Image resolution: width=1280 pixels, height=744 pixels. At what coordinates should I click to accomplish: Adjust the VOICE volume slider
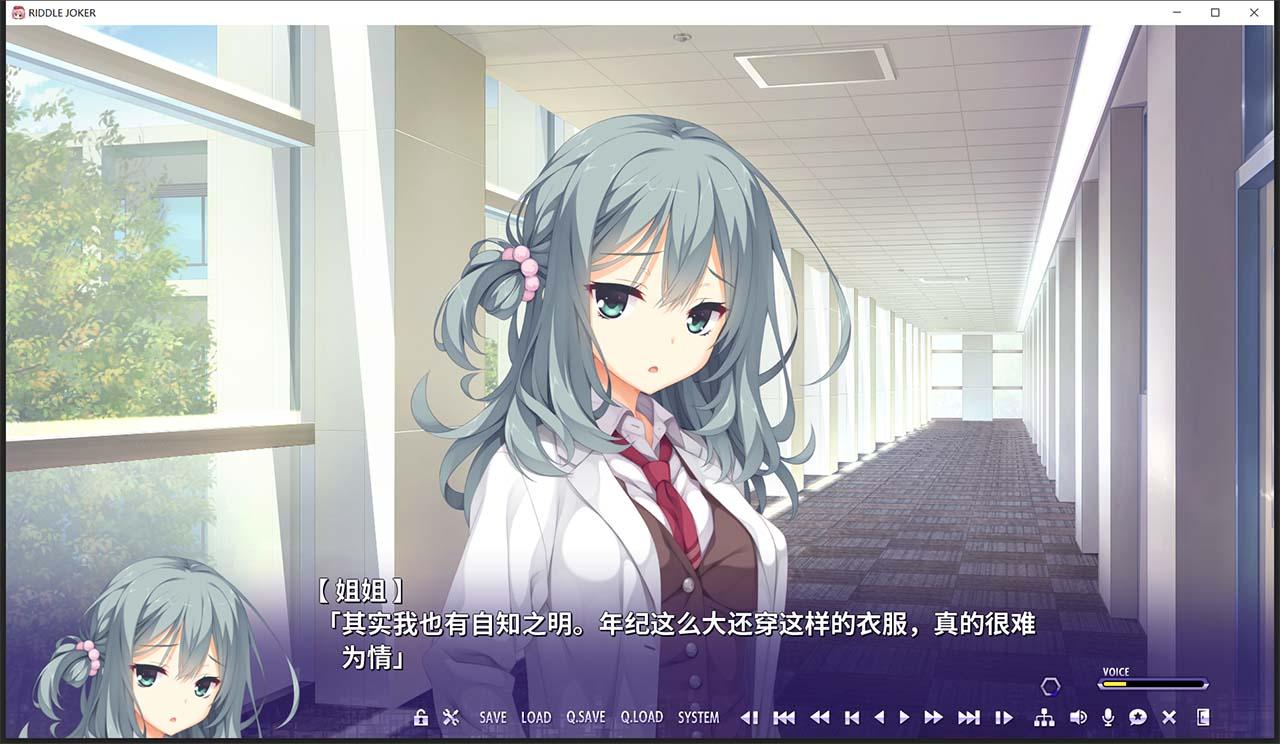pos(1152,684)
